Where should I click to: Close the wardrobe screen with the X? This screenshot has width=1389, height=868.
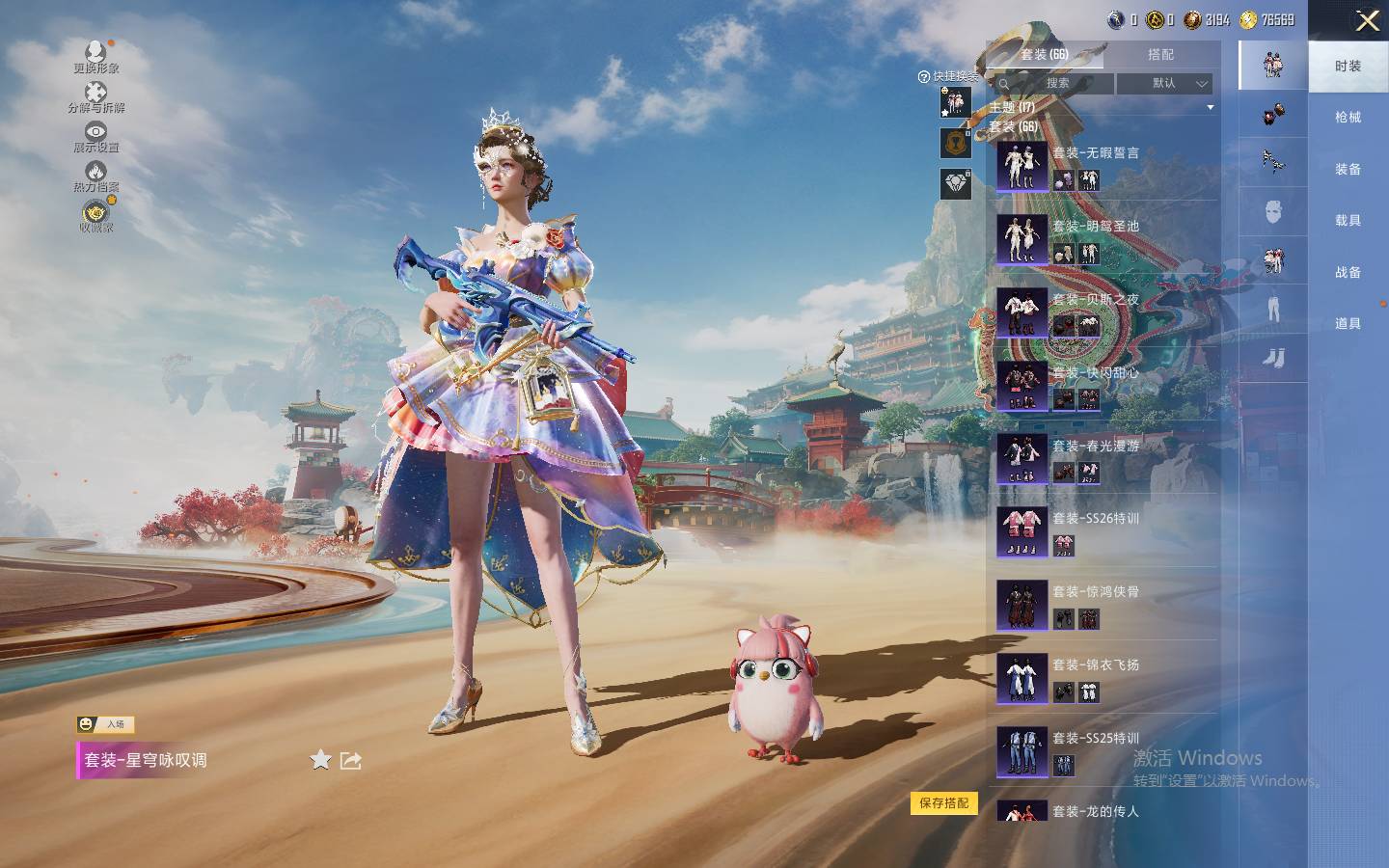coord(1367,21)
